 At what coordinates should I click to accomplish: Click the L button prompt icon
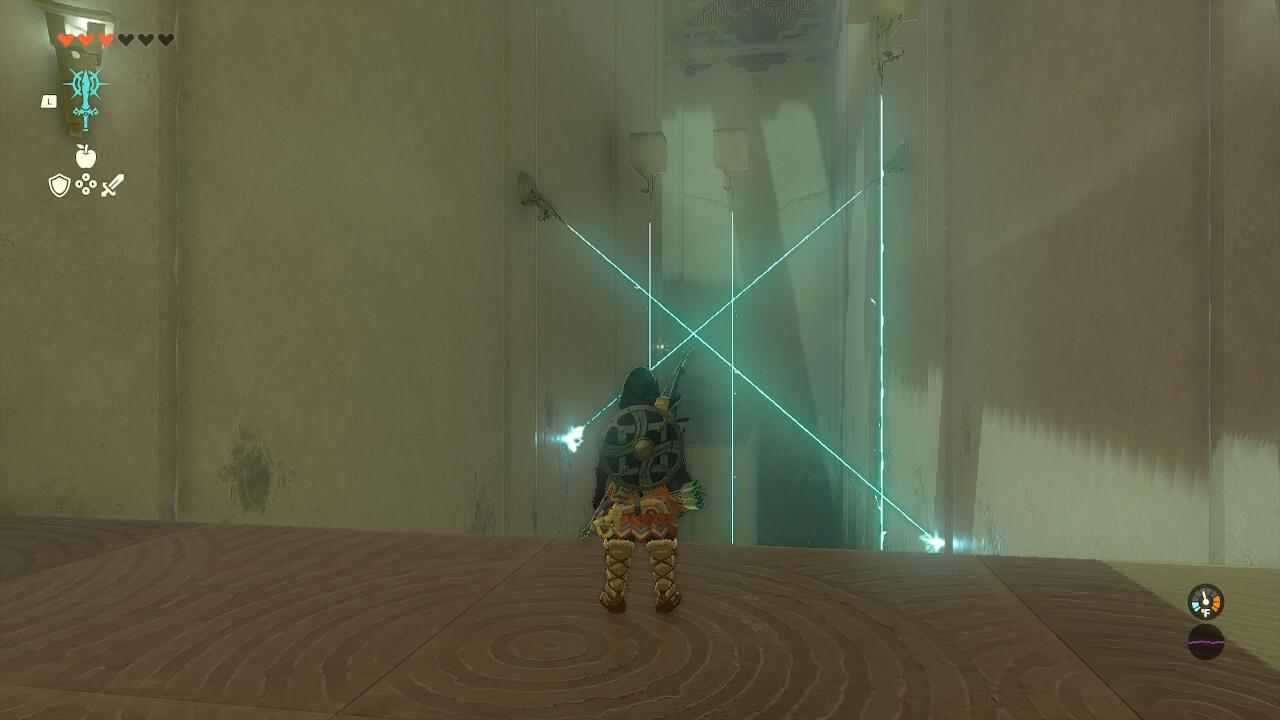[x=49, y=100]
